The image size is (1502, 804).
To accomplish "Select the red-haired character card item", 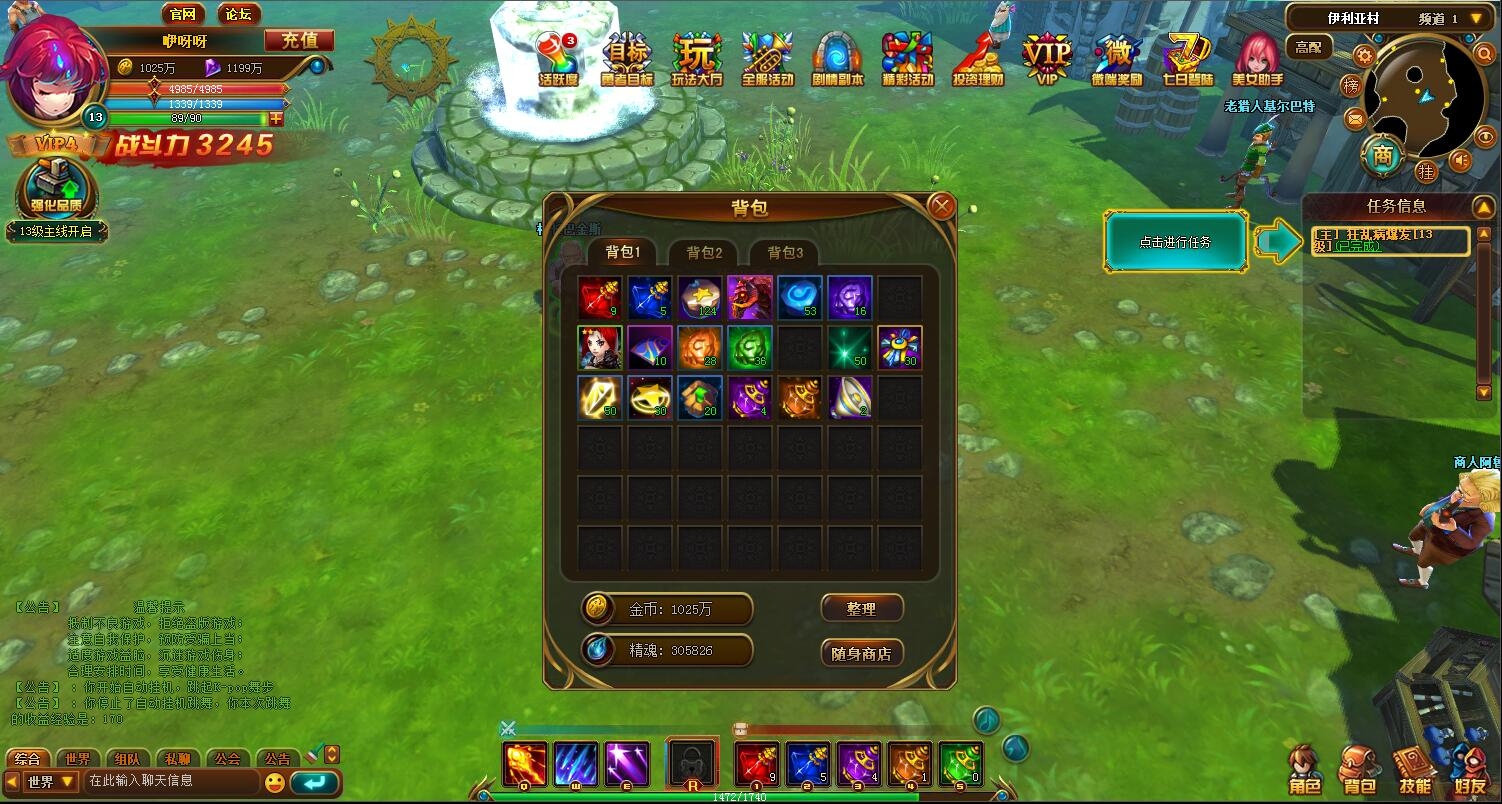I will tap(600, 347).
